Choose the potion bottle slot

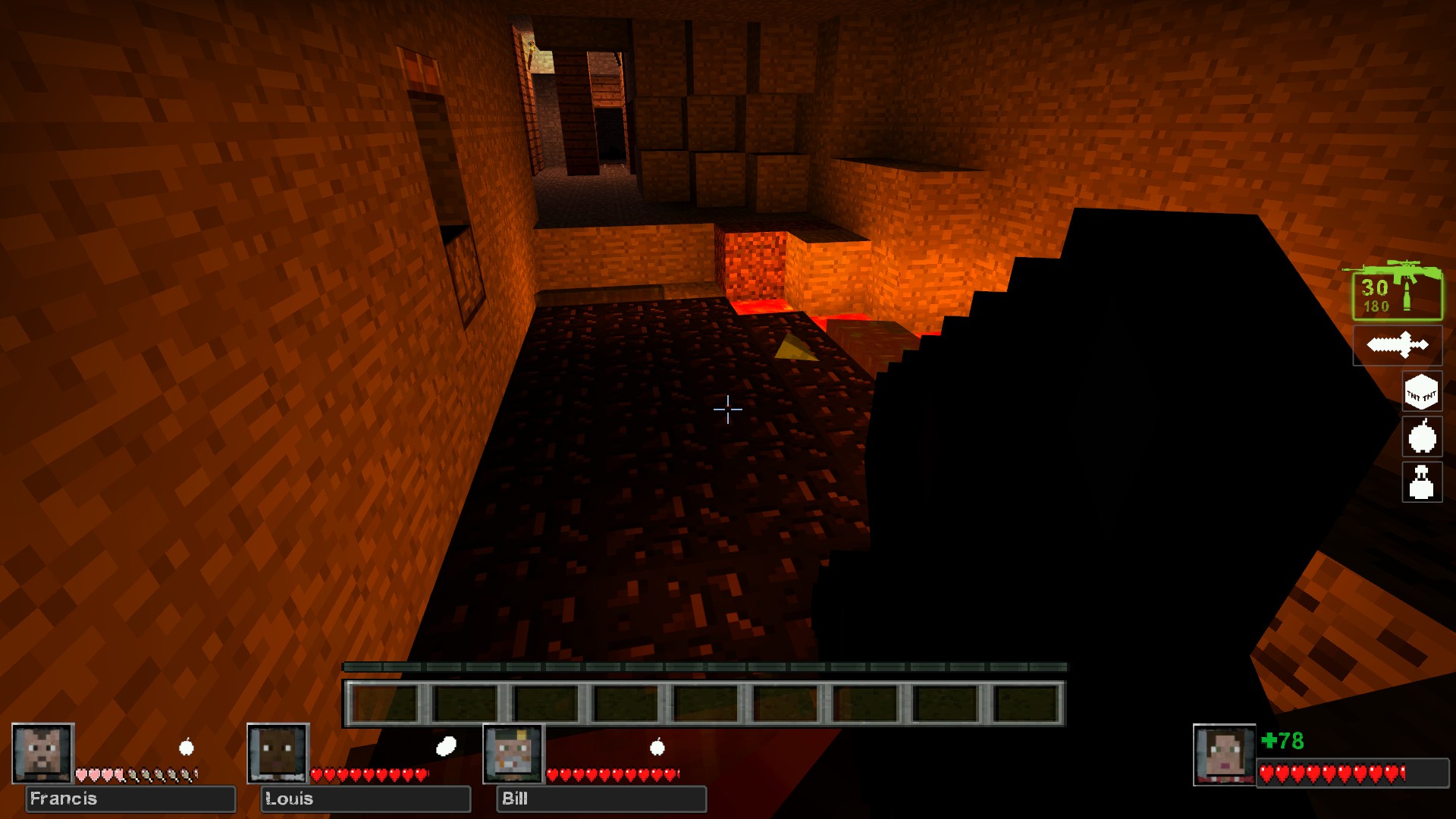click(x=1421, y=482)
